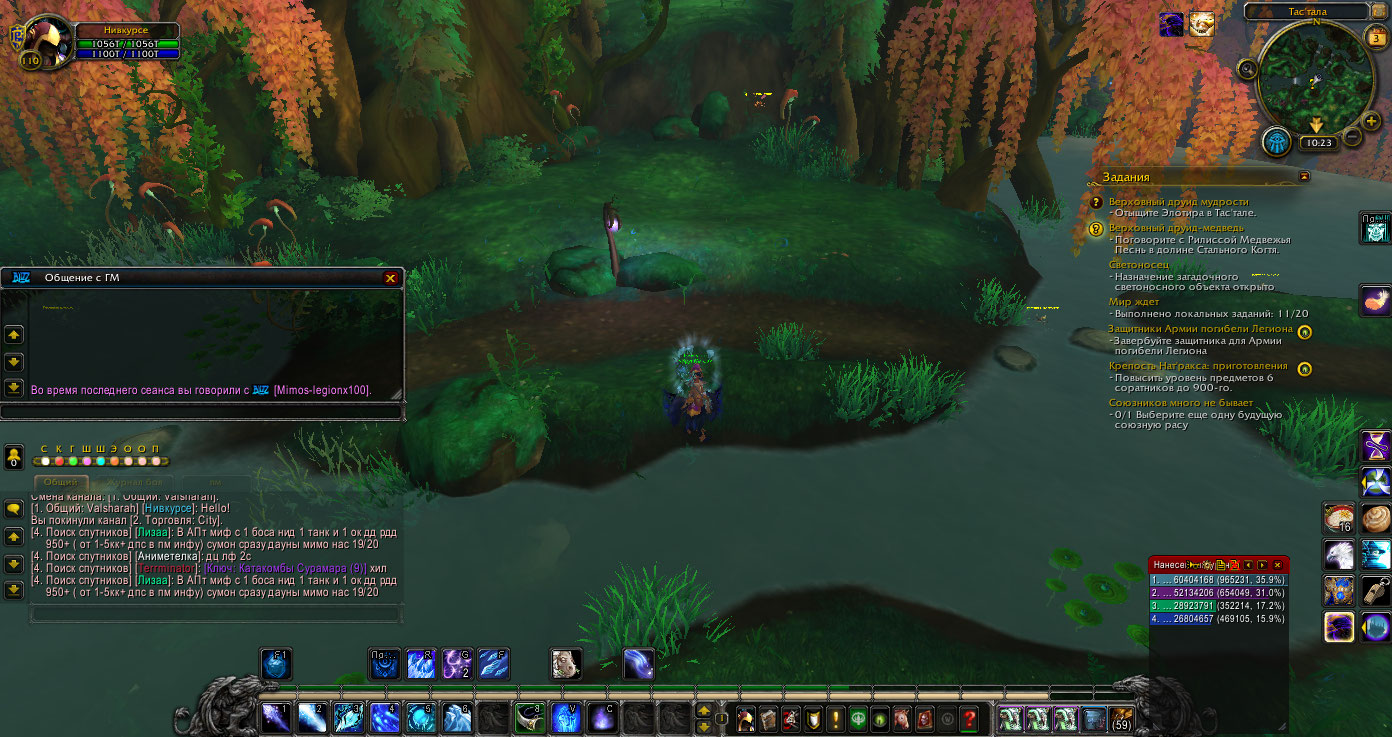Close the "Общение с ГМ" window

390,278
